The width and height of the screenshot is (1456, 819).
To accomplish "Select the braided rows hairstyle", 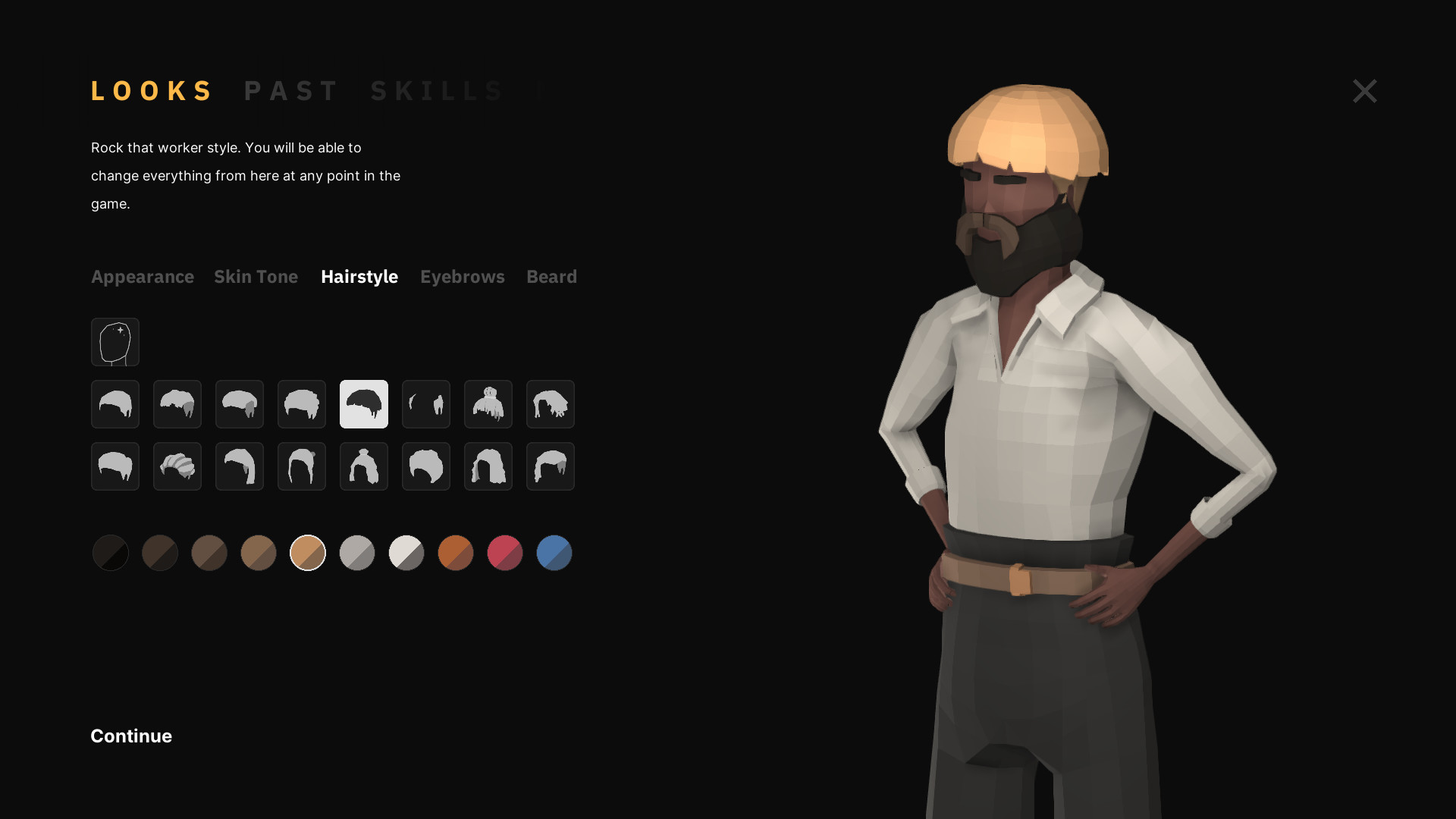I will [177, 466].
